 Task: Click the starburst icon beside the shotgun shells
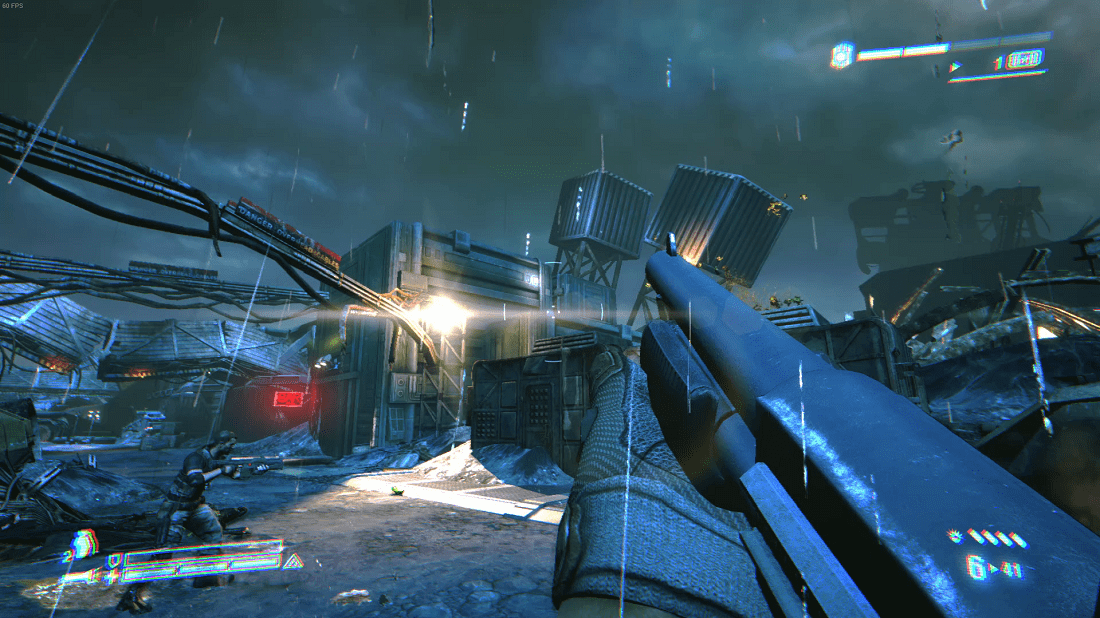[956, 537]
